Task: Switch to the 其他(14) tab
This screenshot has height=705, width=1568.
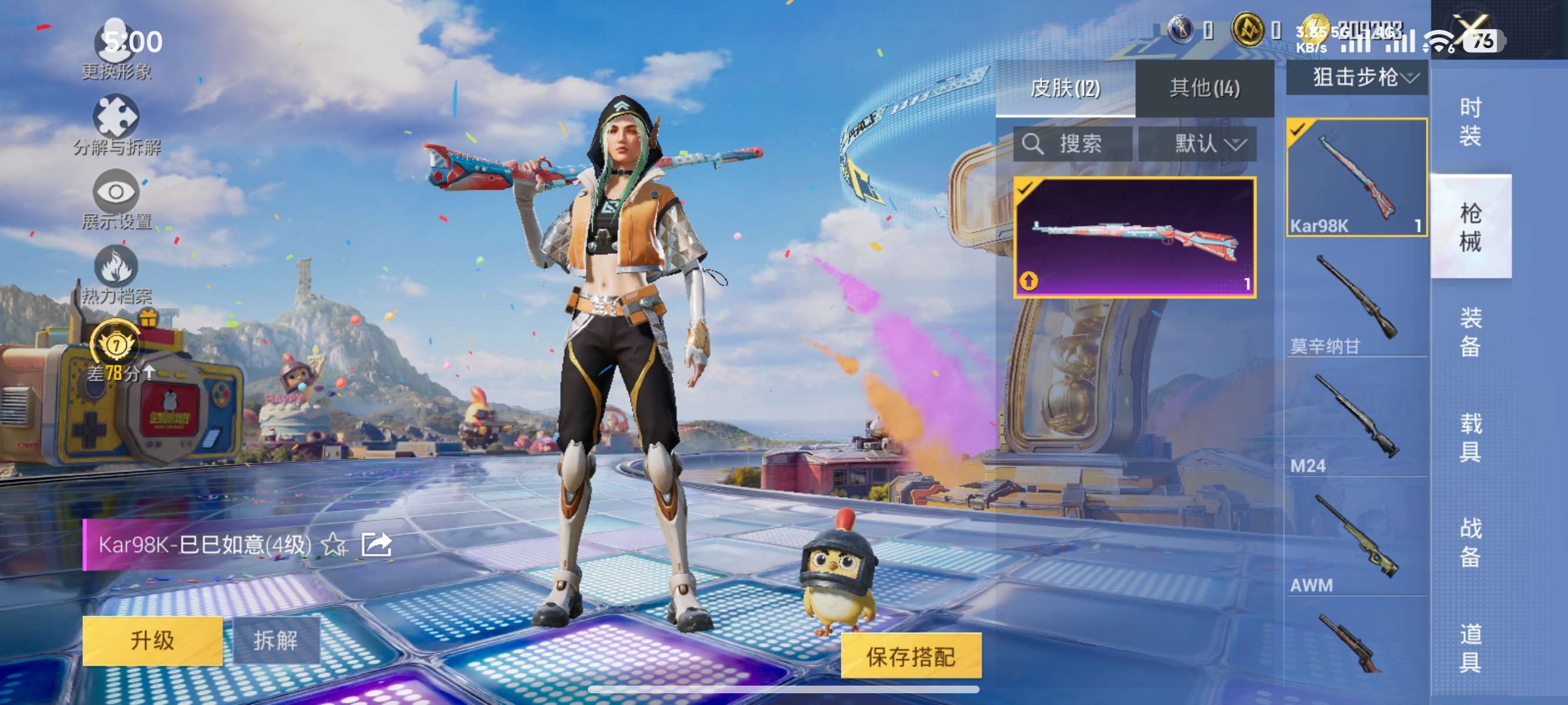Action: [1205, 88]
